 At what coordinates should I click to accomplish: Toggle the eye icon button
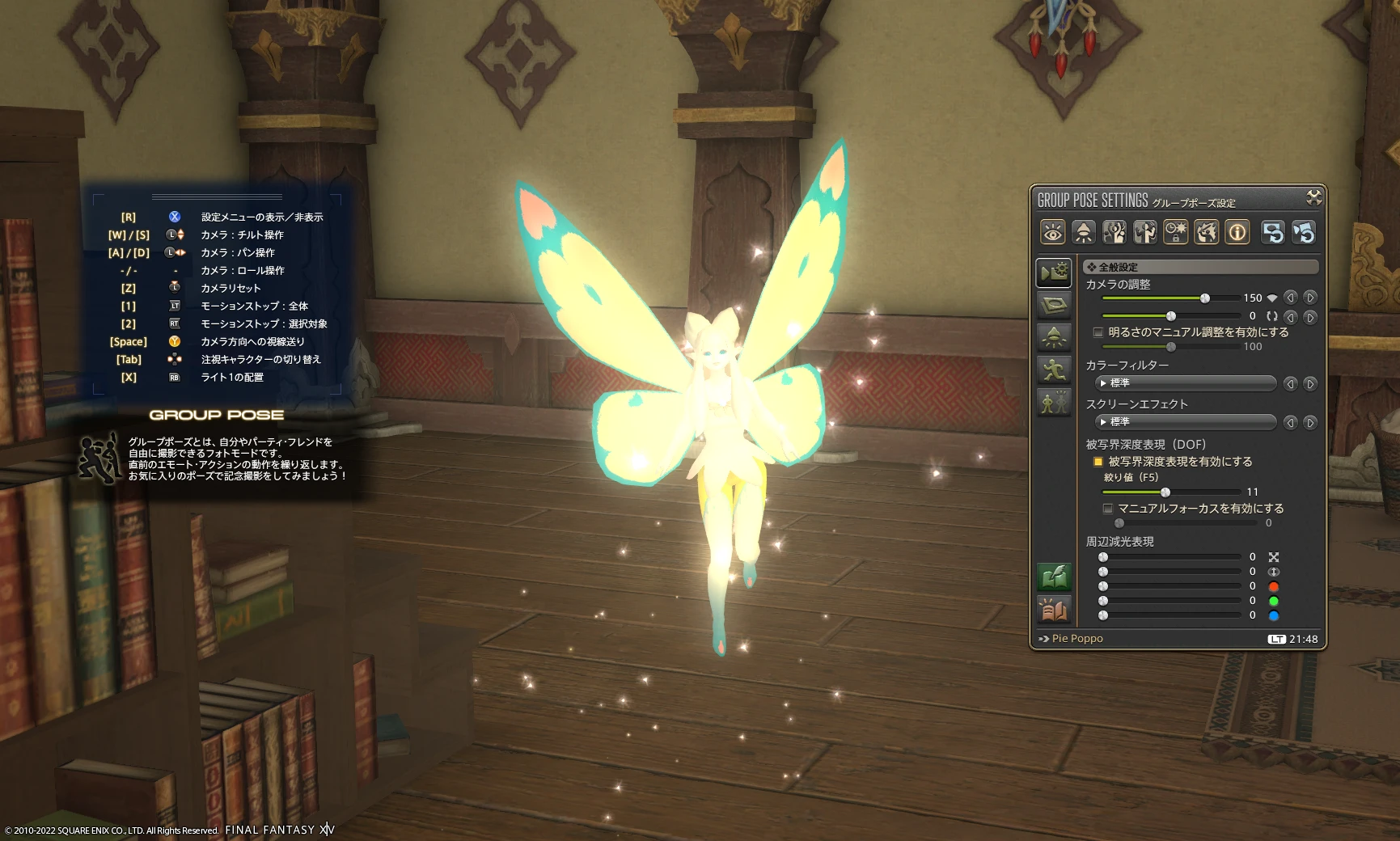tap(1052, 233)
